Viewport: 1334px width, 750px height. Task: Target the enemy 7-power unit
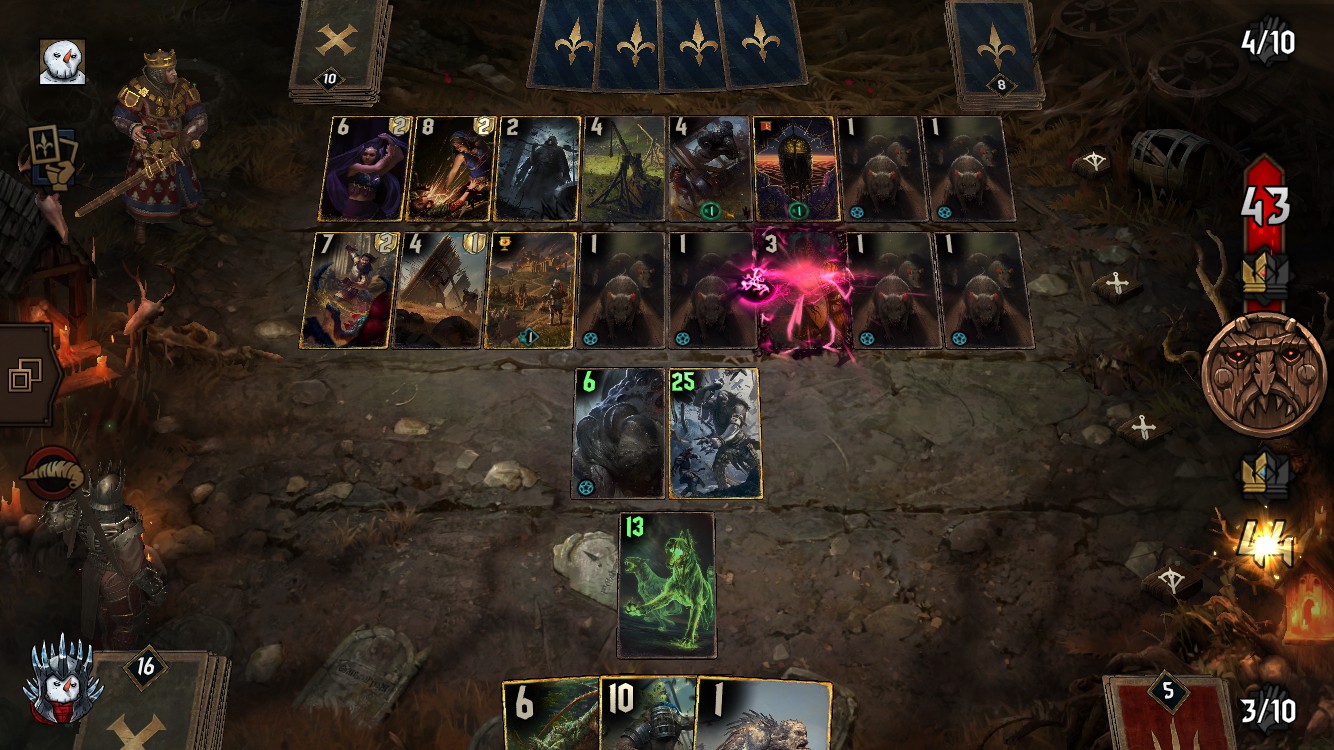tap(346, 290)
